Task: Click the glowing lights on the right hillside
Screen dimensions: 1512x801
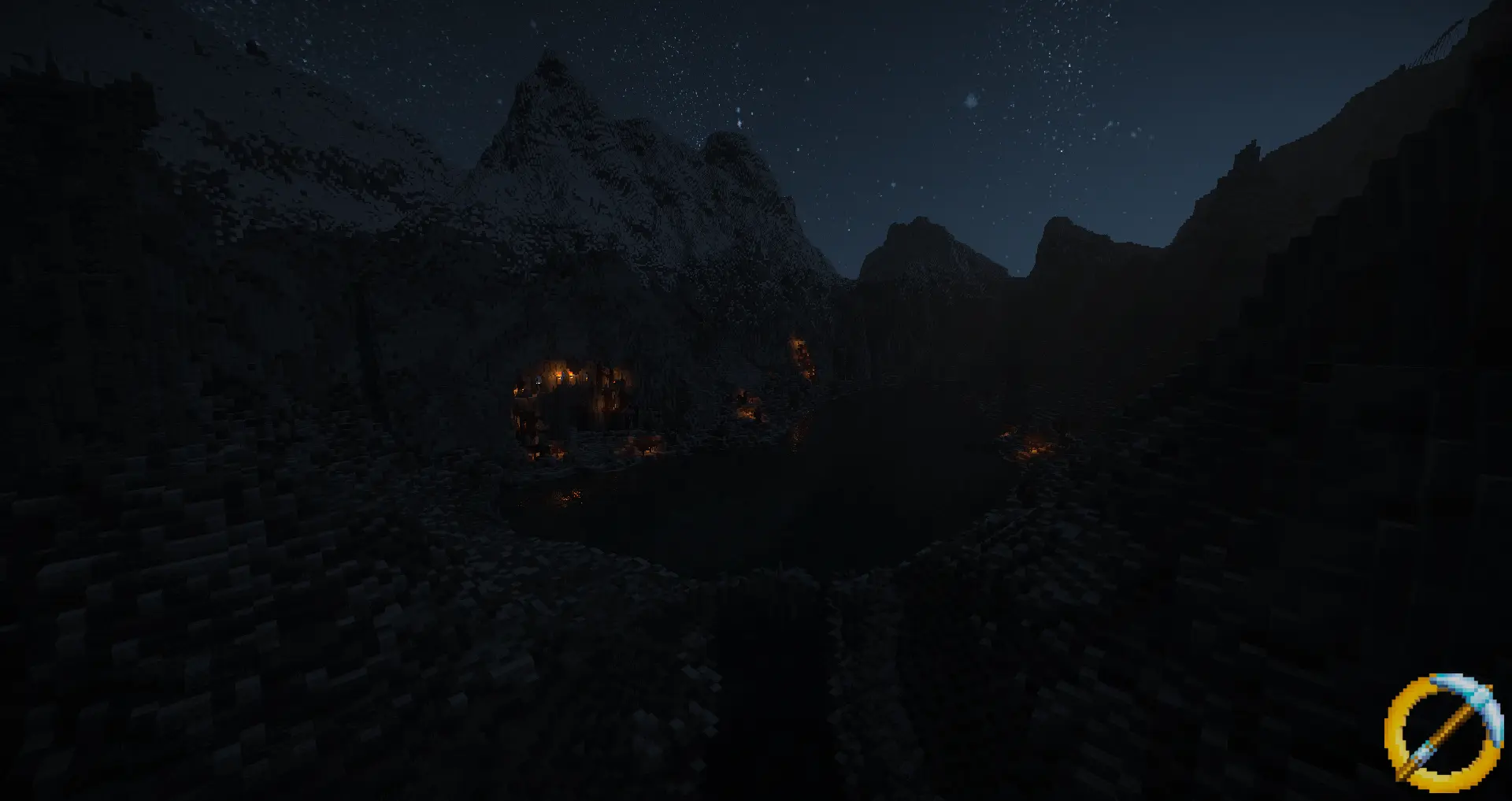Action: (x=1033, y=450)
